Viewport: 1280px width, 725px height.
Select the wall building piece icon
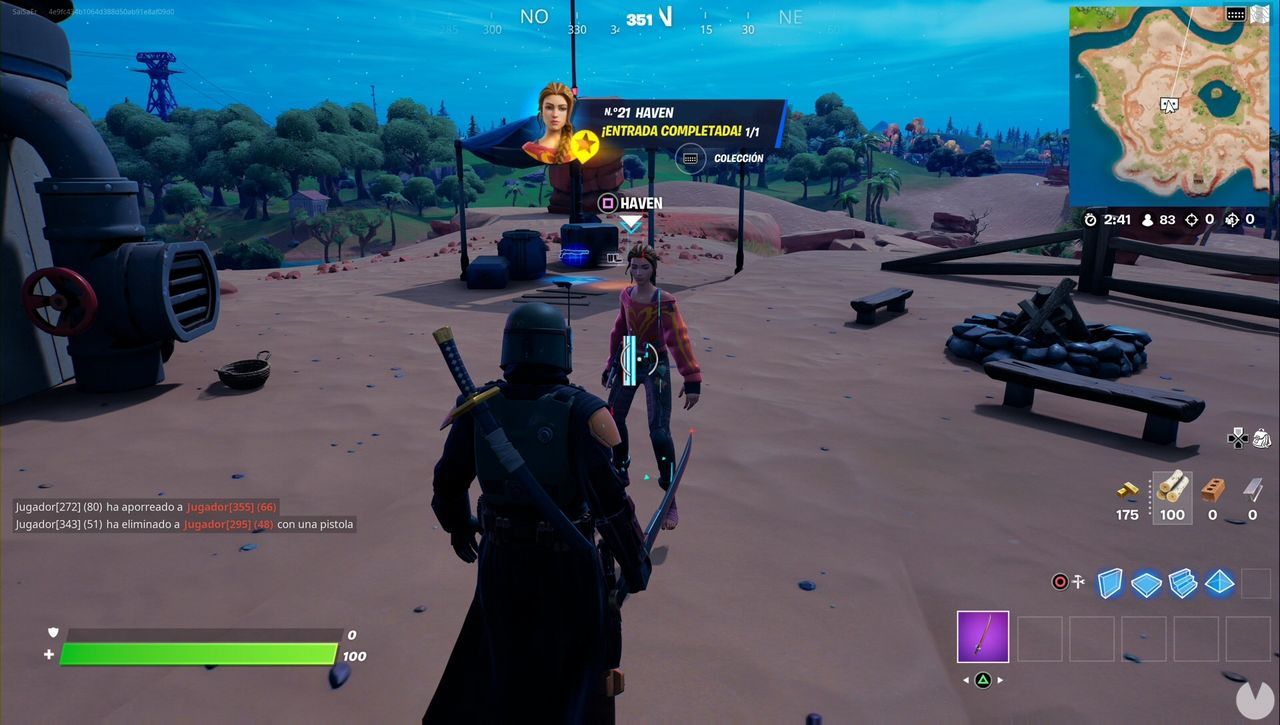[1110, 582]
